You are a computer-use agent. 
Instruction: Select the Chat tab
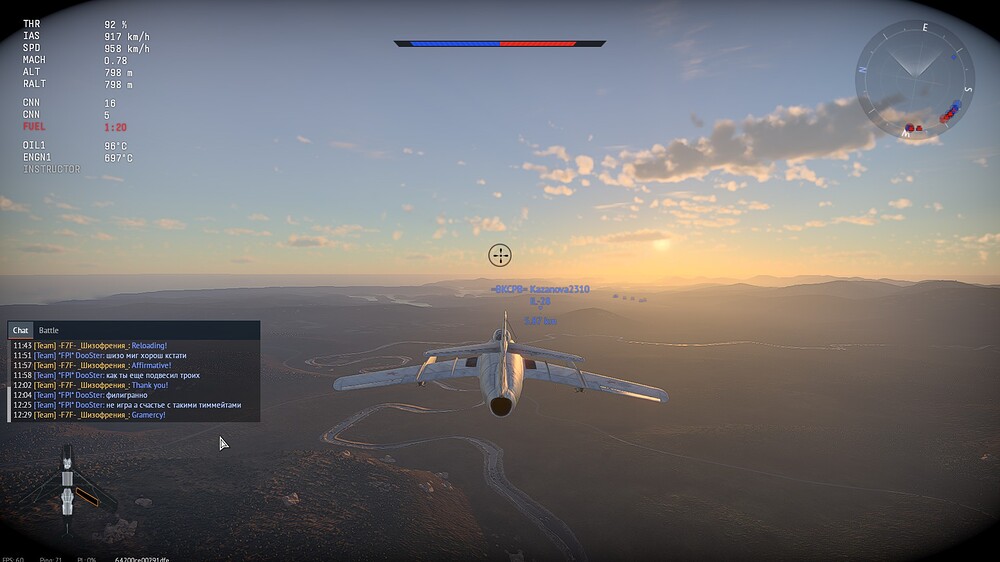21,330
